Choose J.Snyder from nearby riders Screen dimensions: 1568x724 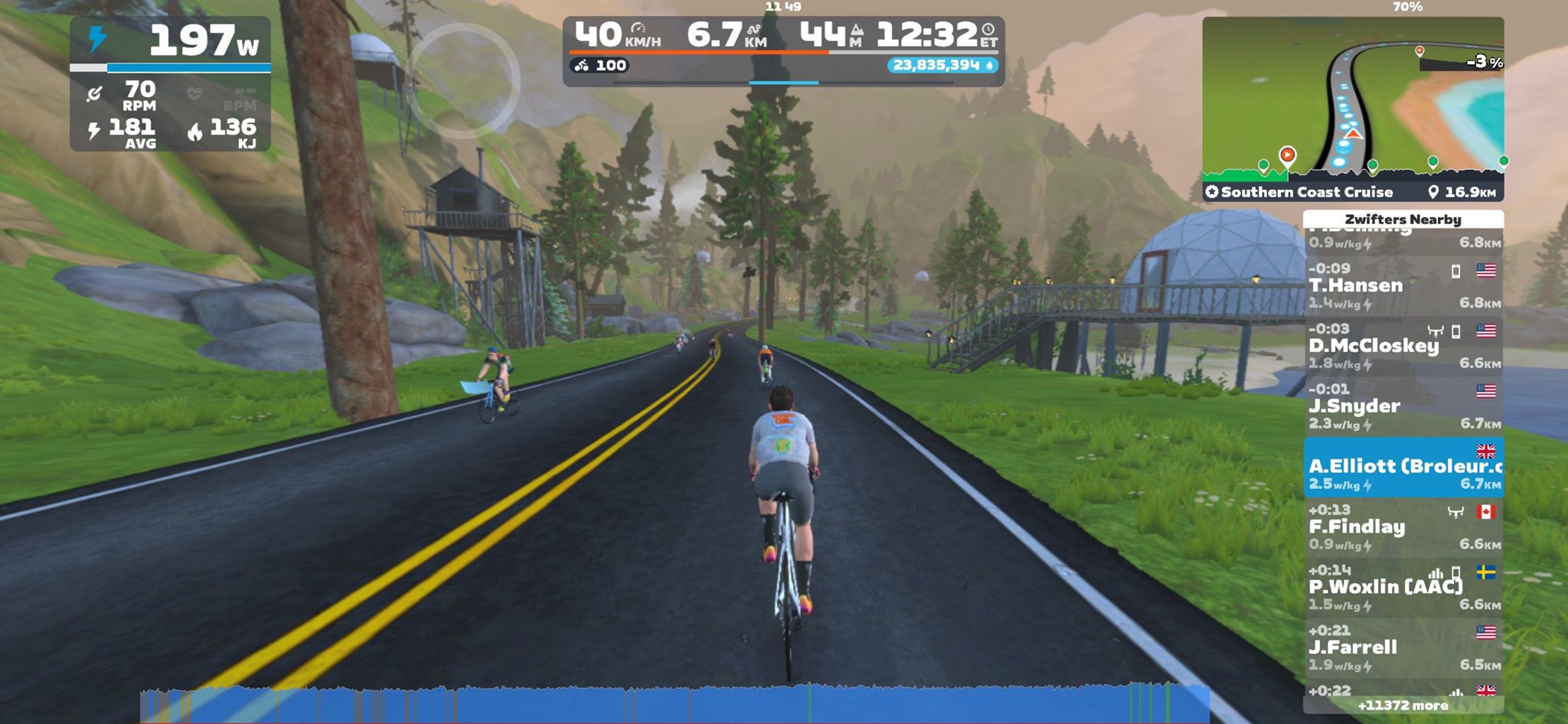(1403, 406)
